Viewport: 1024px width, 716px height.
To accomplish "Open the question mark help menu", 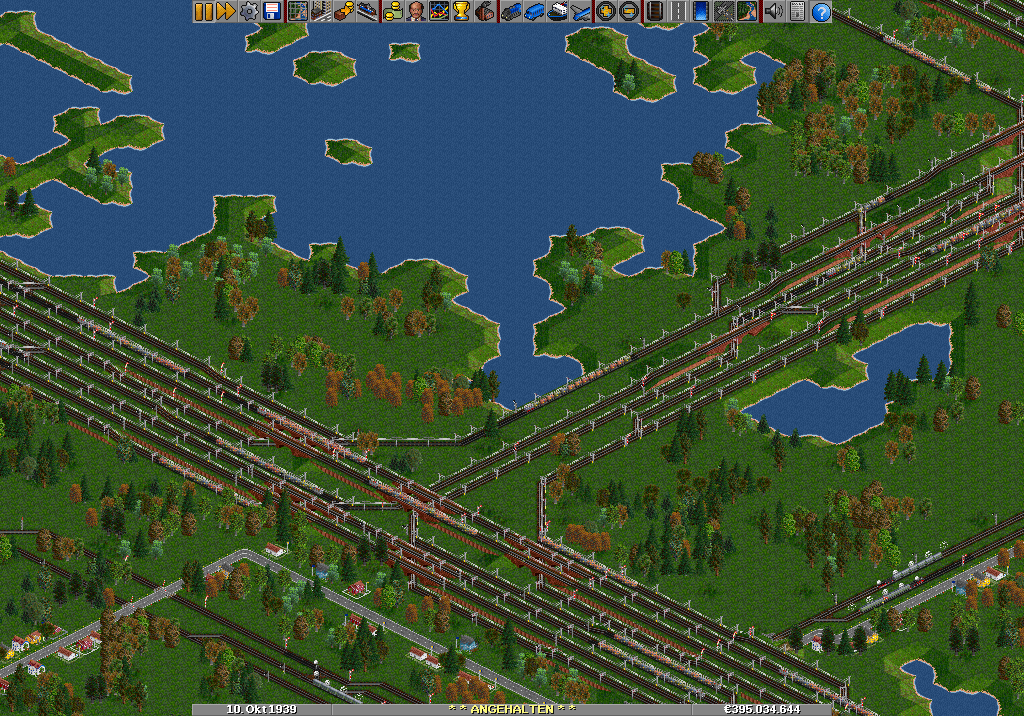I will [x=821, y=11].
